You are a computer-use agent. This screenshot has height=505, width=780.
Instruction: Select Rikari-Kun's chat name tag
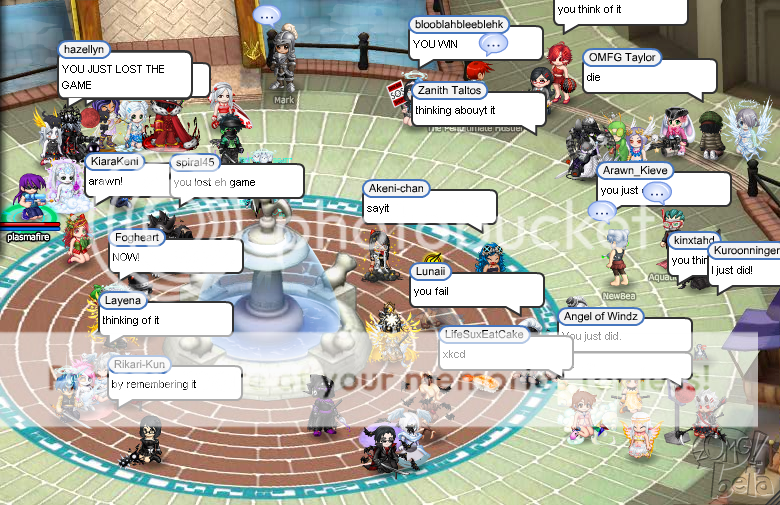point(140,364)
